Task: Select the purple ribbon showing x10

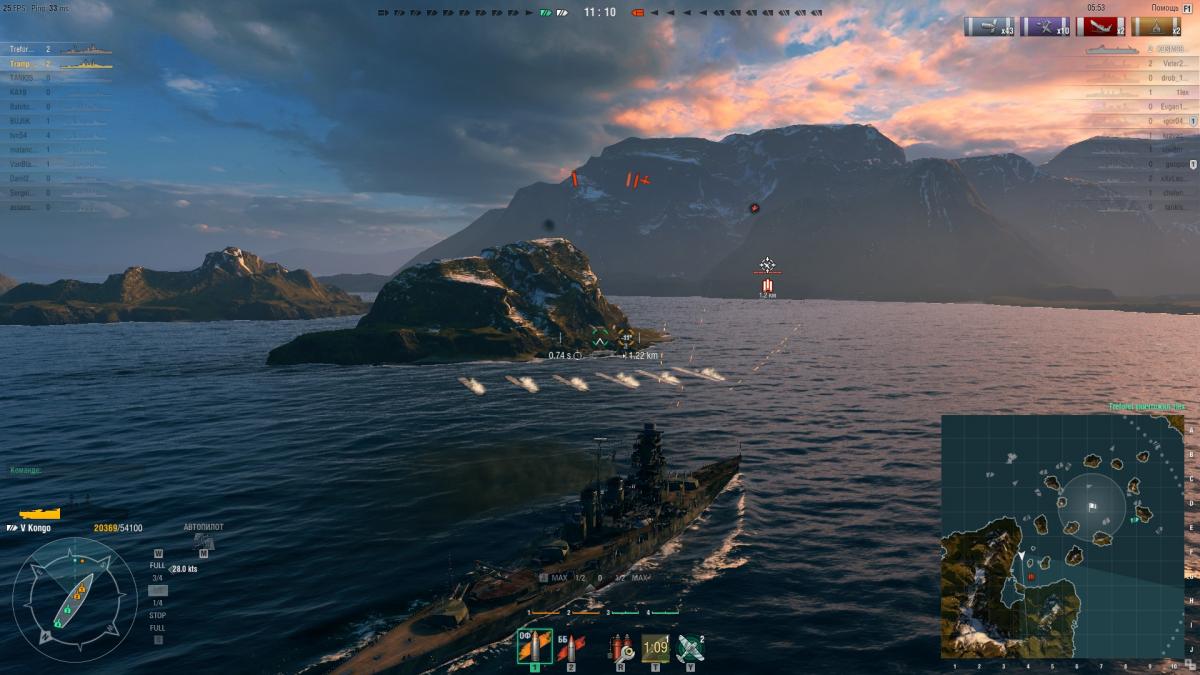Action: click(x=1044, y=27)
